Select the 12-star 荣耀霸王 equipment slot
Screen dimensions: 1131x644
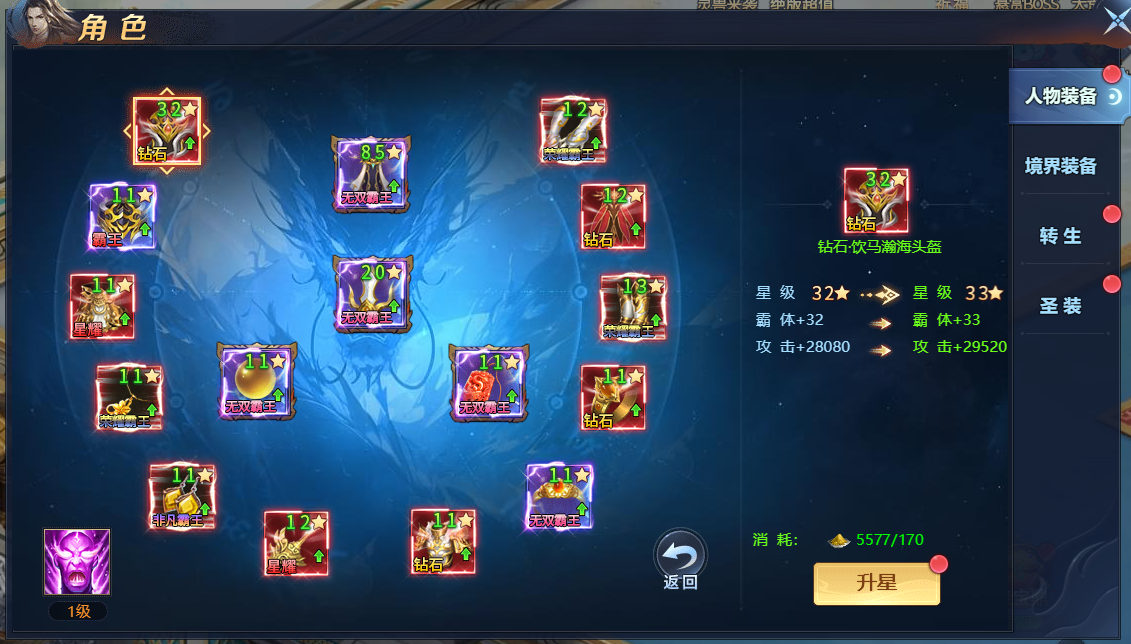coord(573,130)
